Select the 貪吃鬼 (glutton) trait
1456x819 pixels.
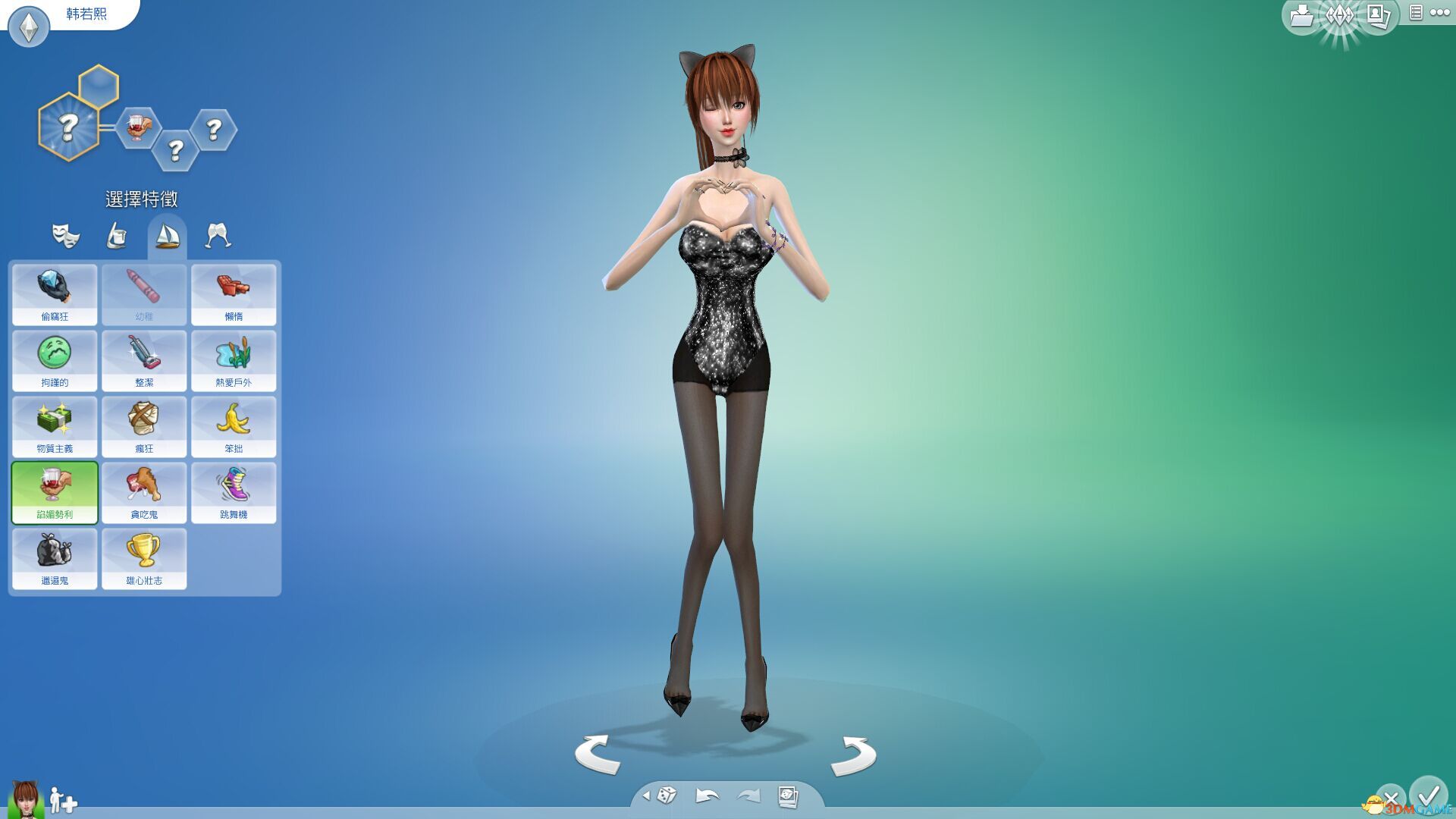(144, 492)
